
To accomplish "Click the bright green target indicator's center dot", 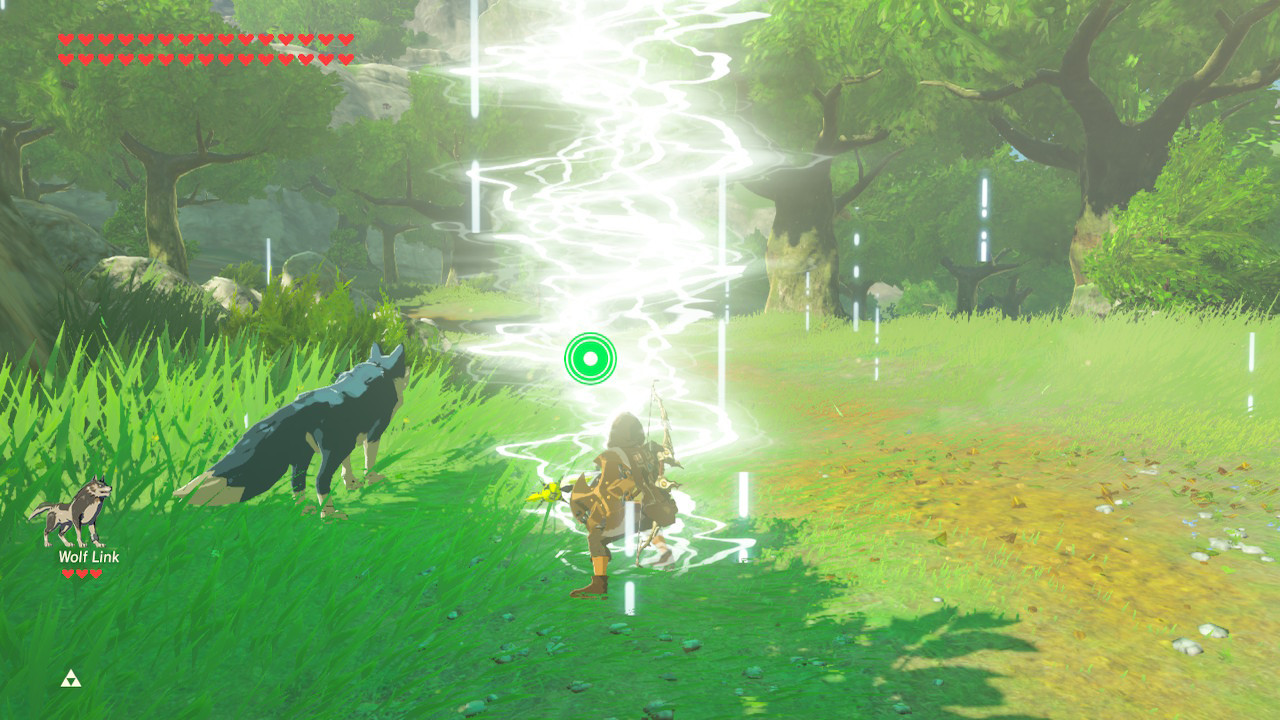I will pyautogui.click(x=592, y=360).
